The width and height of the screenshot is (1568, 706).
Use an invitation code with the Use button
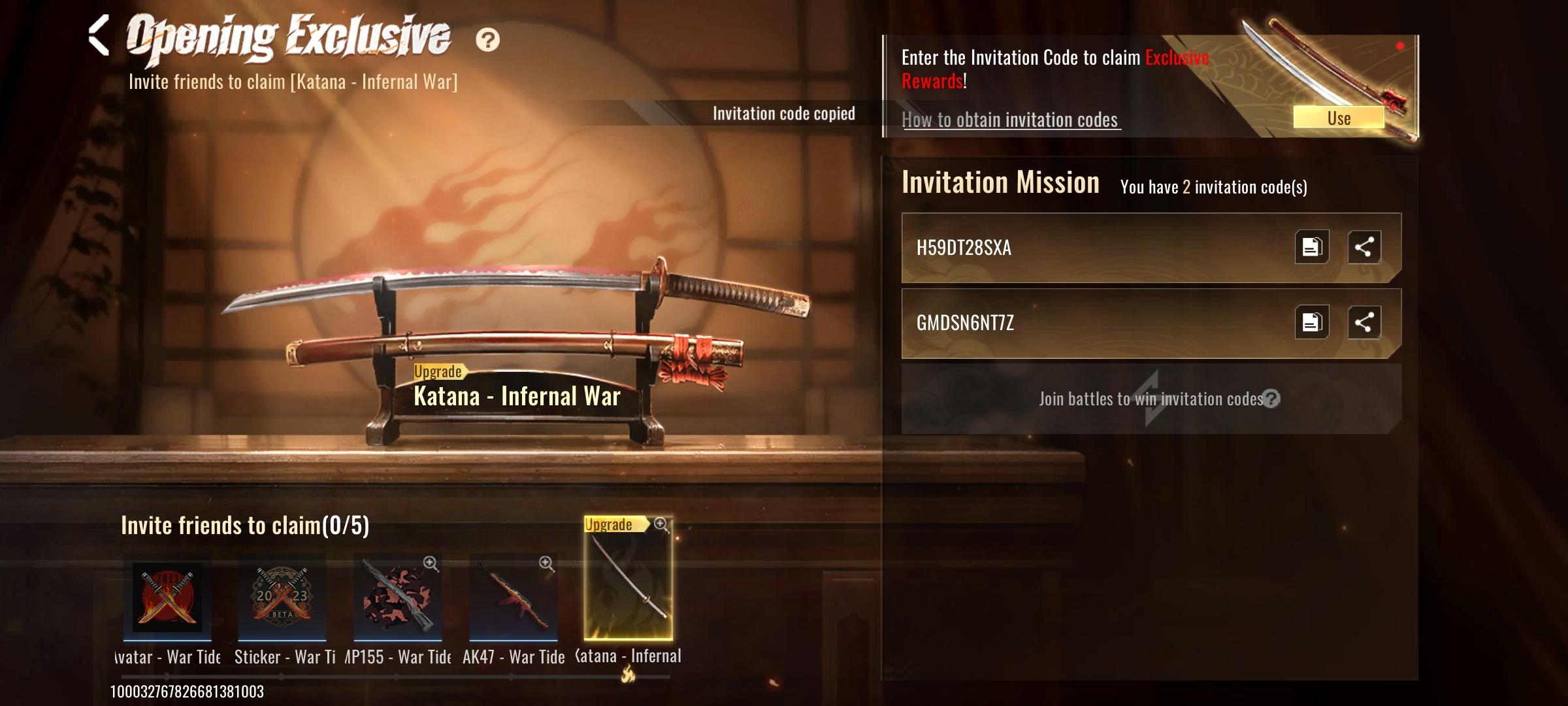pos(1338,118)
